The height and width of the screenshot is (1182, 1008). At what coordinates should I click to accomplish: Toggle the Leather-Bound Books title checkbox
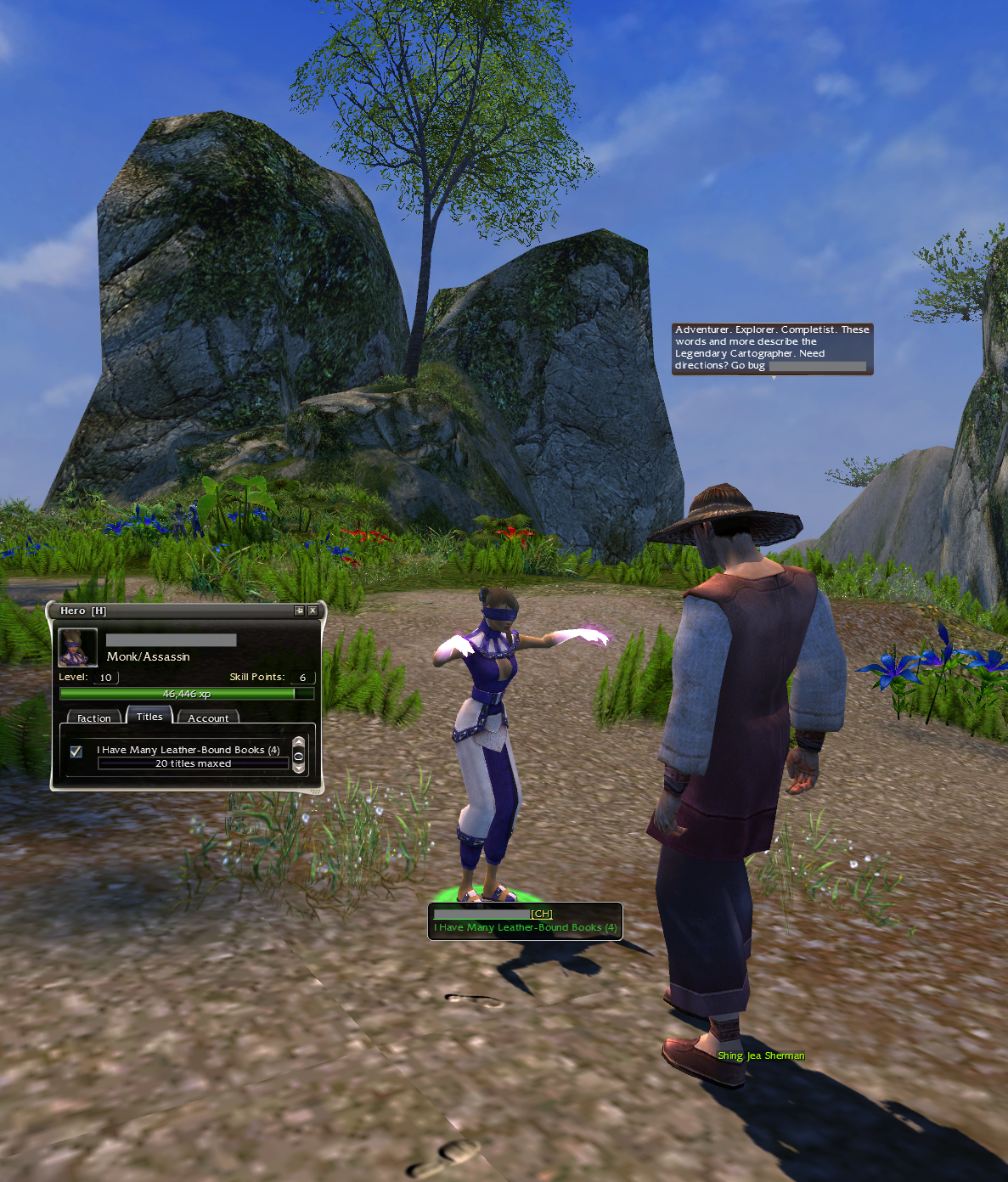(76, 751)
